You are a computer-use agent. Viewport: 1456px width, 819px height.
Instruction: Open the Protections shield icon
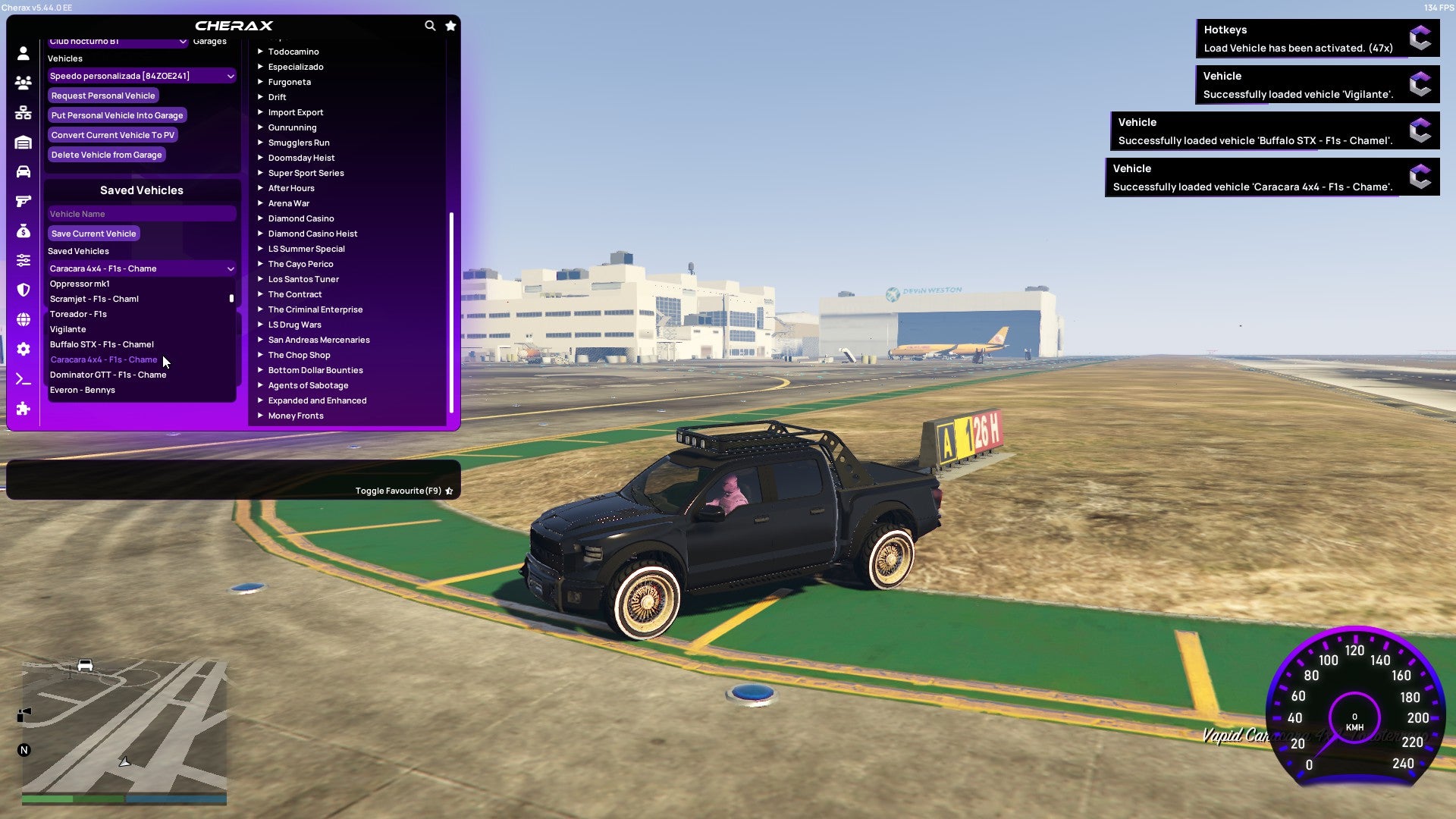[x=22, y=288]
